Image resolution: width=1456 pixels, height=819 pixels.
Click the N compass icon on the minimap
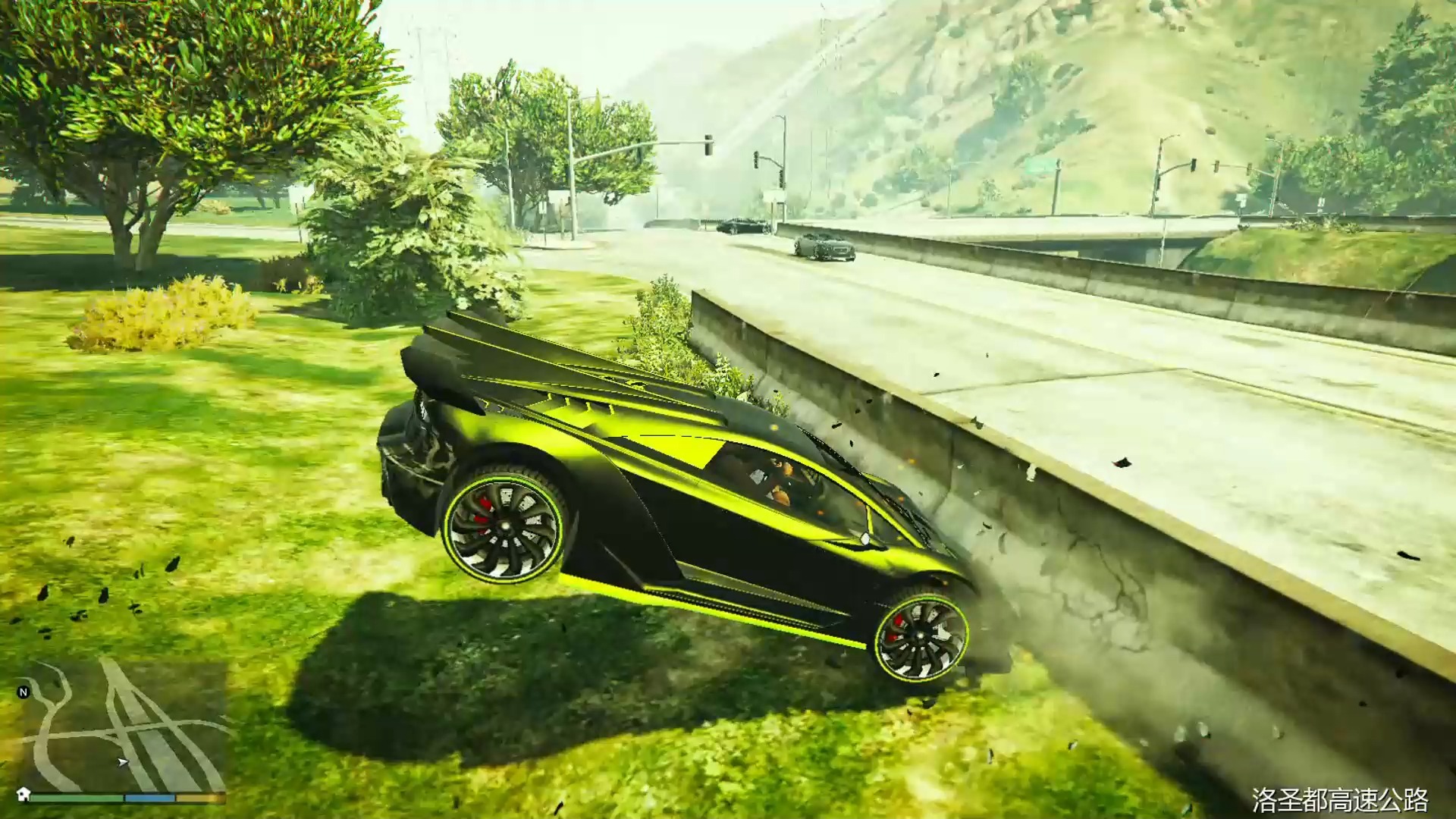tap(23, 691)
